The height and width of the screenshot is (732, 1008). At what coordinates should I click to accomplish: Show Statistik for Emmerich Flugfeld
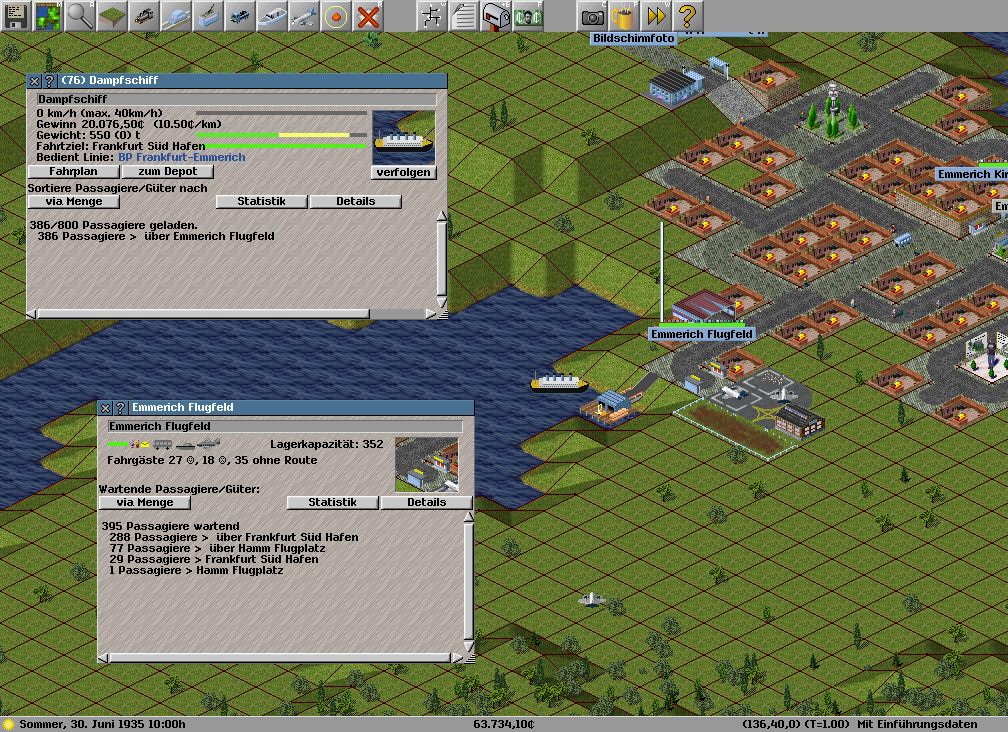click(x=332, y=502)
